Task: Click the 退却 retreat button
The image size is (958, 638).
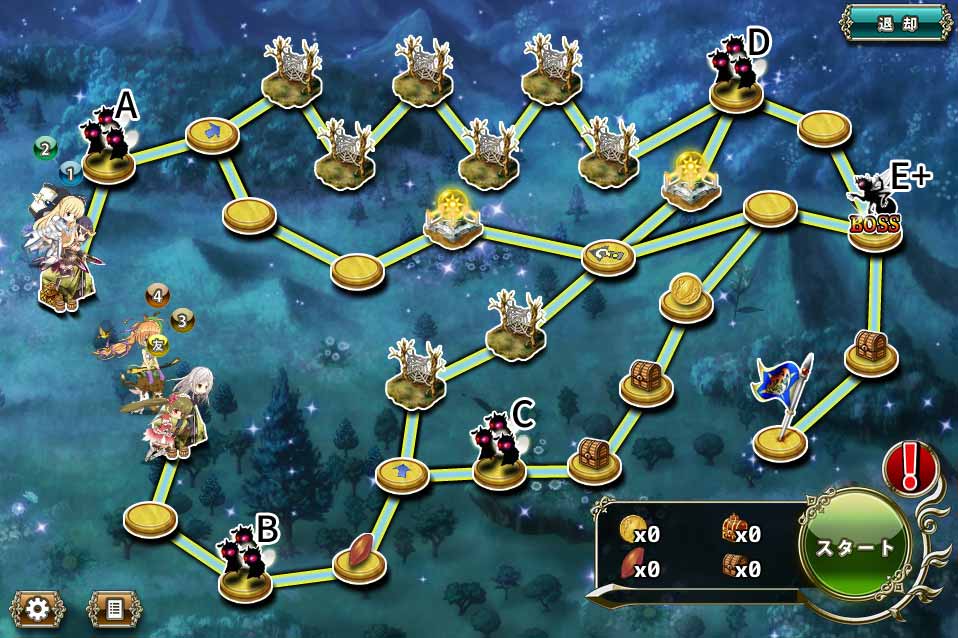Action: tap(895, 22)
